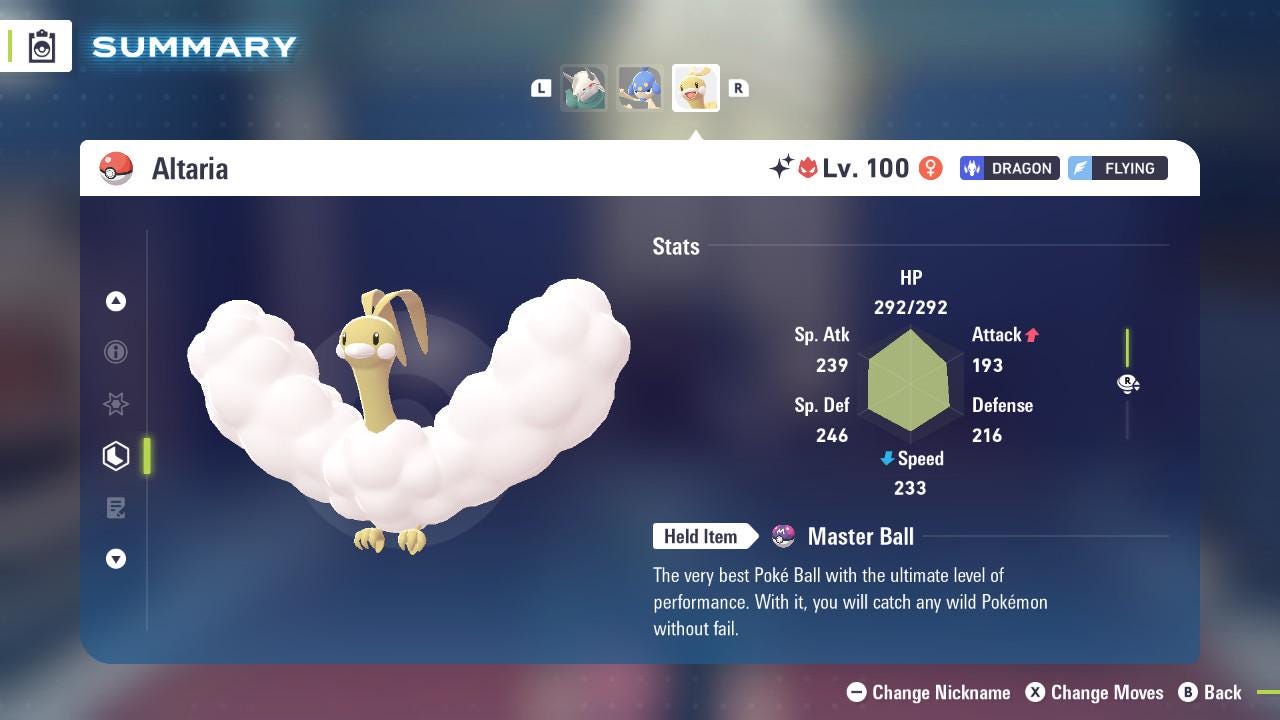This screenshot has height=720, width=1280.
Task: Click the female gender symbol icon
Action: click(x=930, y=168)
